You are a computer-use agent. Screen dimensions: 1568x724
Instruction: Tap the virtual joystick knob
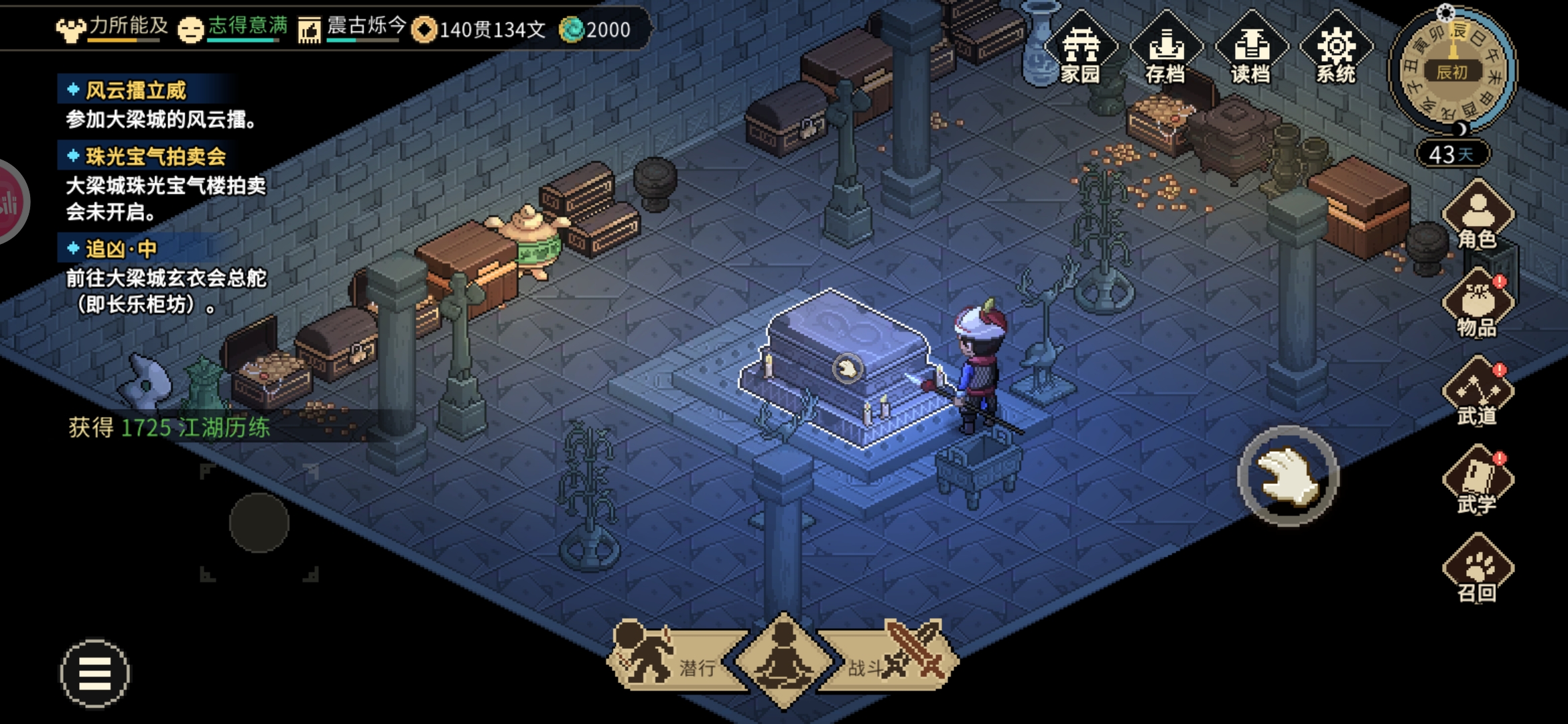pos(259,523)
